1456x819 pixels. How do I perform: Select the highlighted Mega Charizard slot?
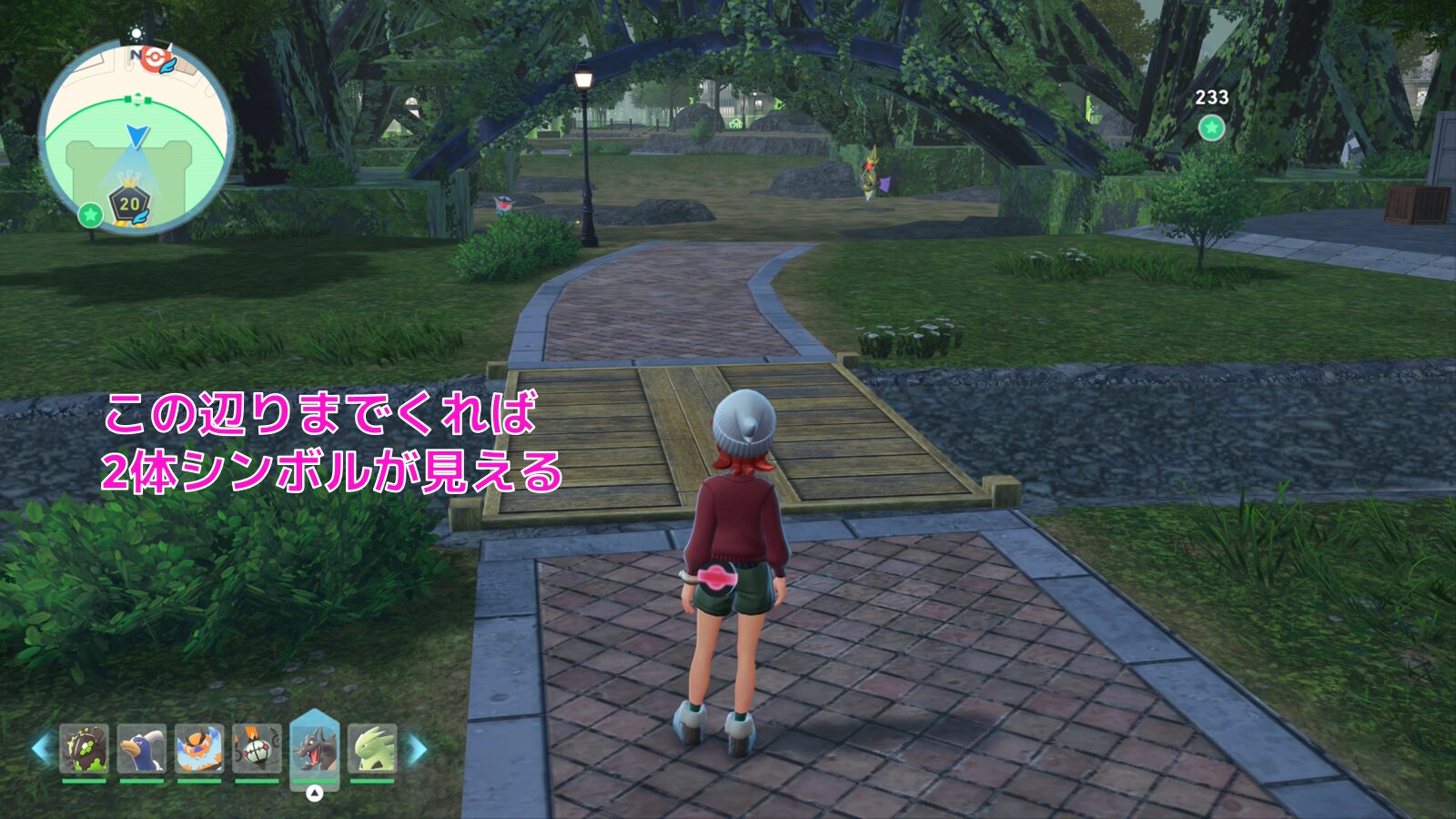pyautogui.click(x=315, y=748)
